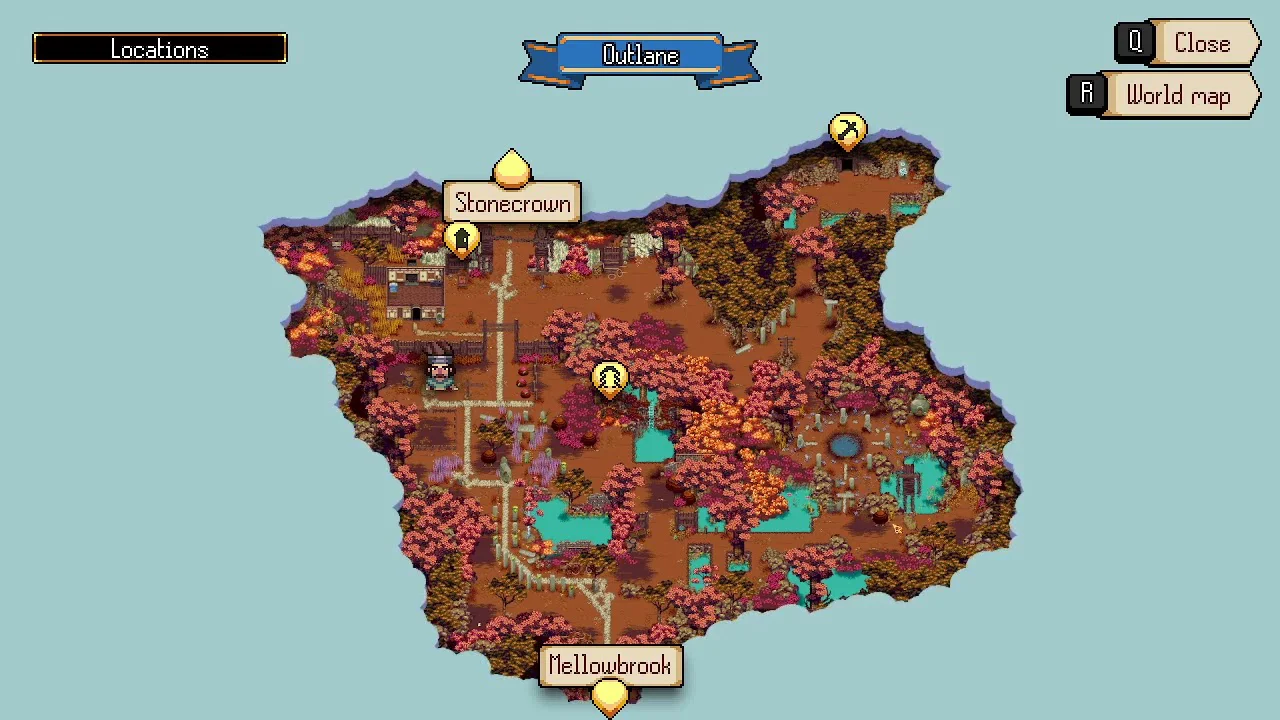
Task: Open the Locations list panel
Action: pyautogui.click(x=160, y=49)
